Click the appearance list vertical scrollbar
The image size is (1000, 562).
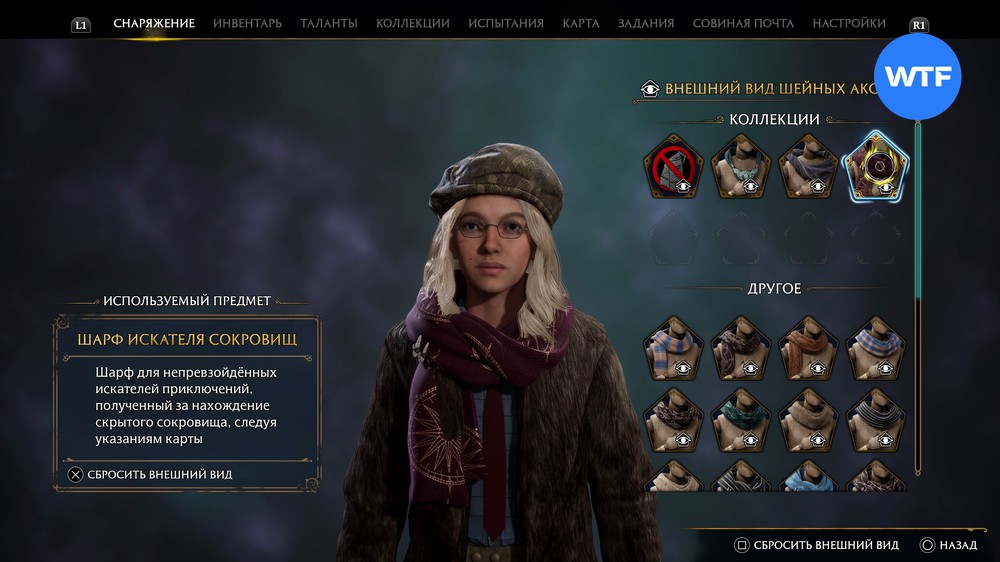[917, 300]
